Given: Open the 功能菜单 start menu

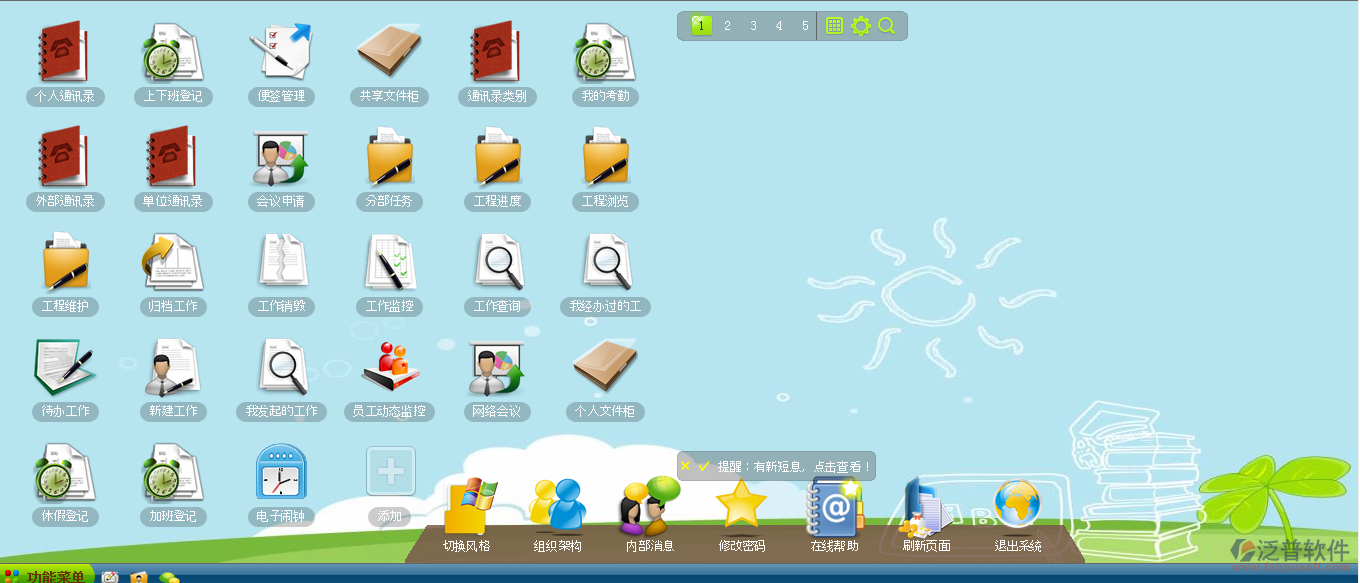Looking at the screenshot, I should 48,576.
